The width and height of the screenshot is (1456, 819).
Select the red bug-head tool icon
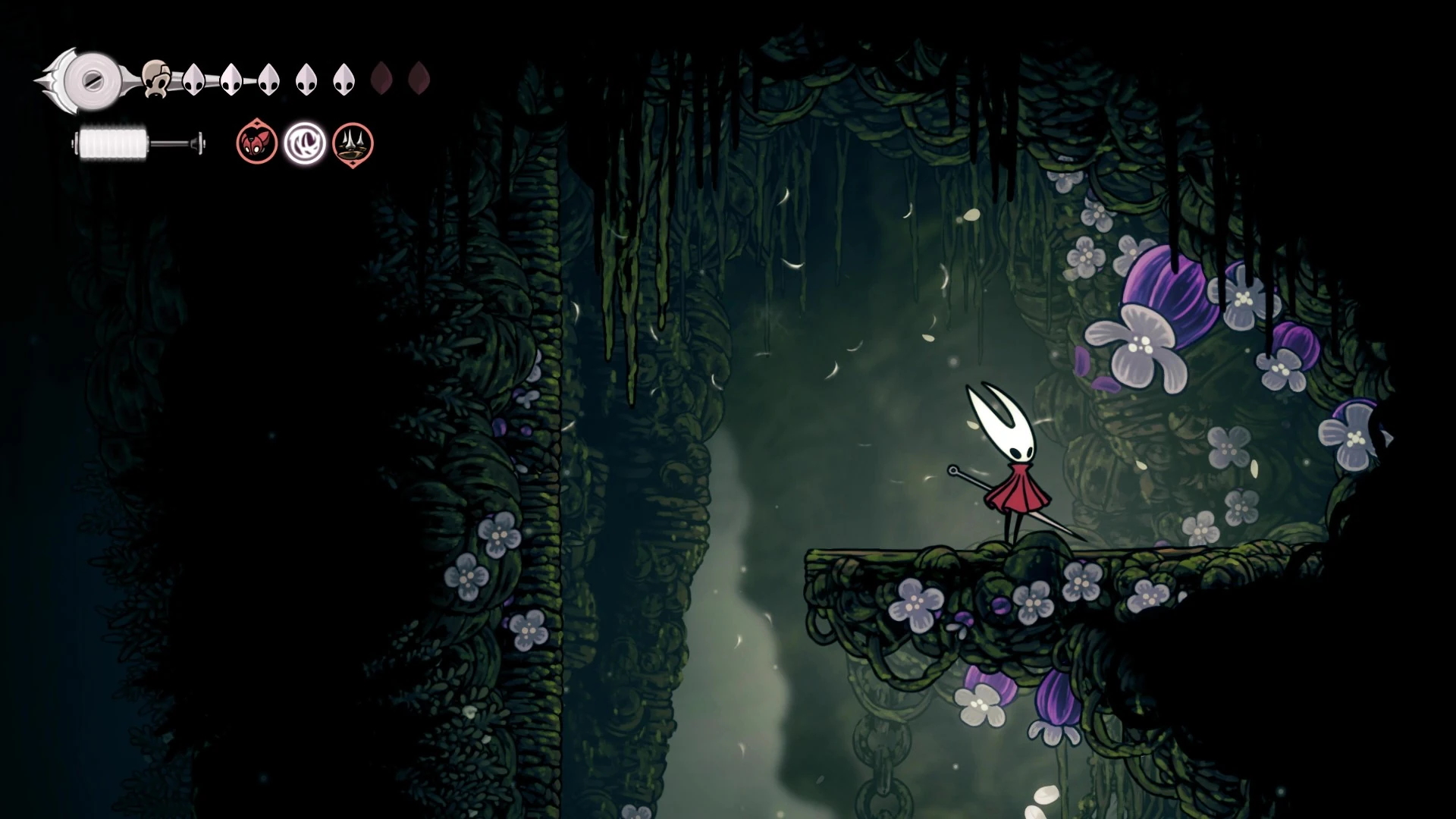(256, 143)
